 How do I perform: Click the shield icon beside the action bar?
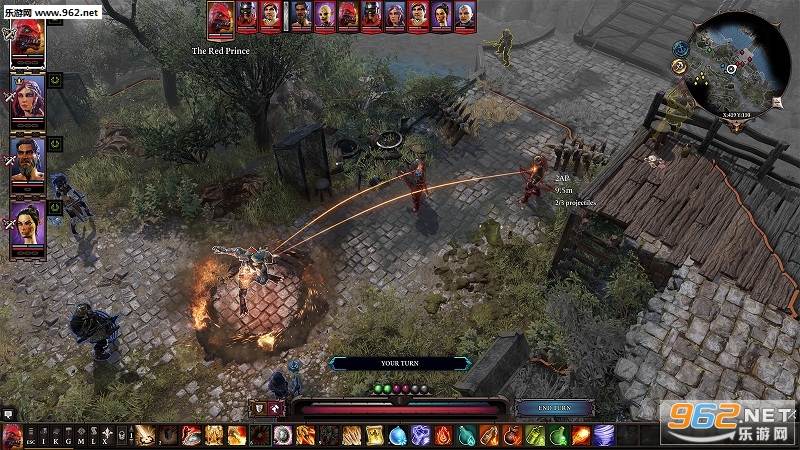tap(260, 408)
